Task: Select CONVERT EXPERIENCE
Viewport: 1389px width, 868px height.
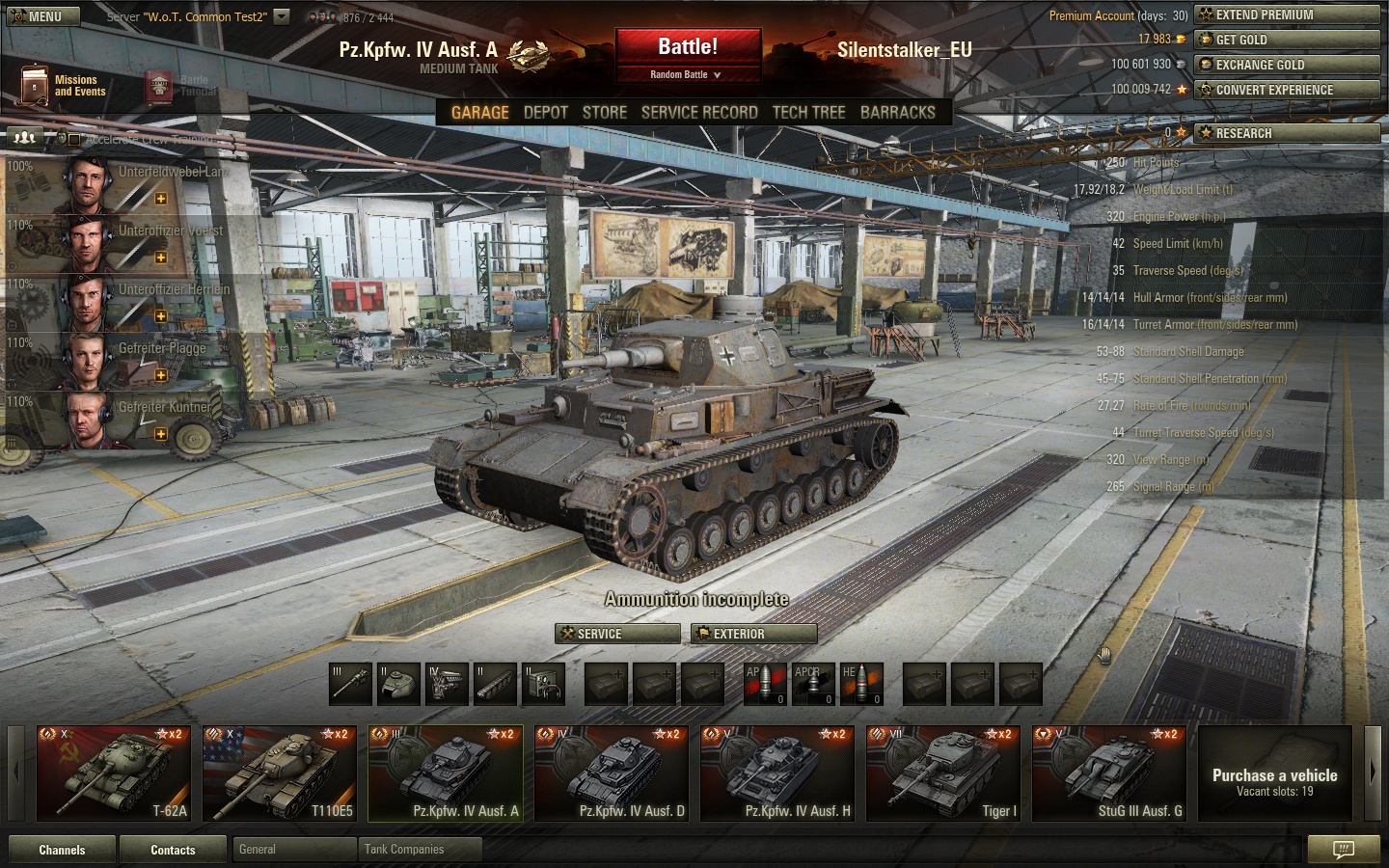Action: (1287, 90)
